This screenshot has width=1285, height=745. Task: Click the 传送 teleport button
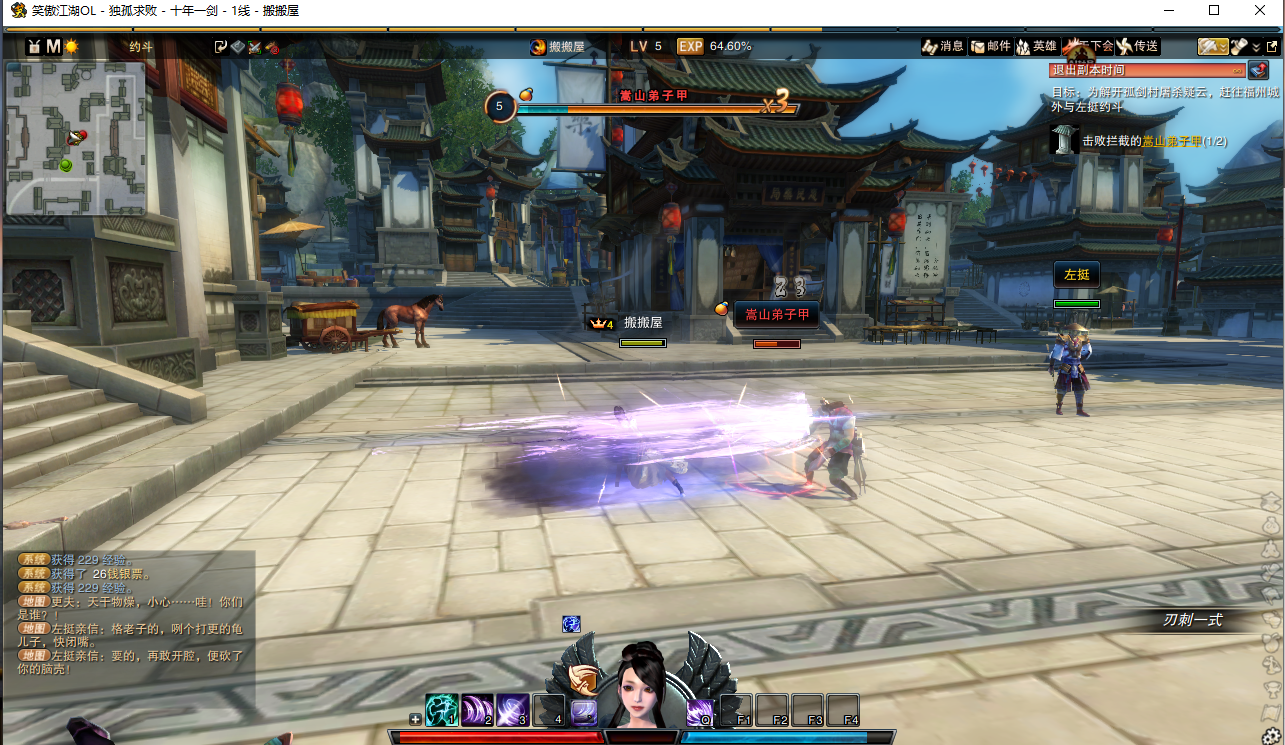click(x=1137, y=46)
